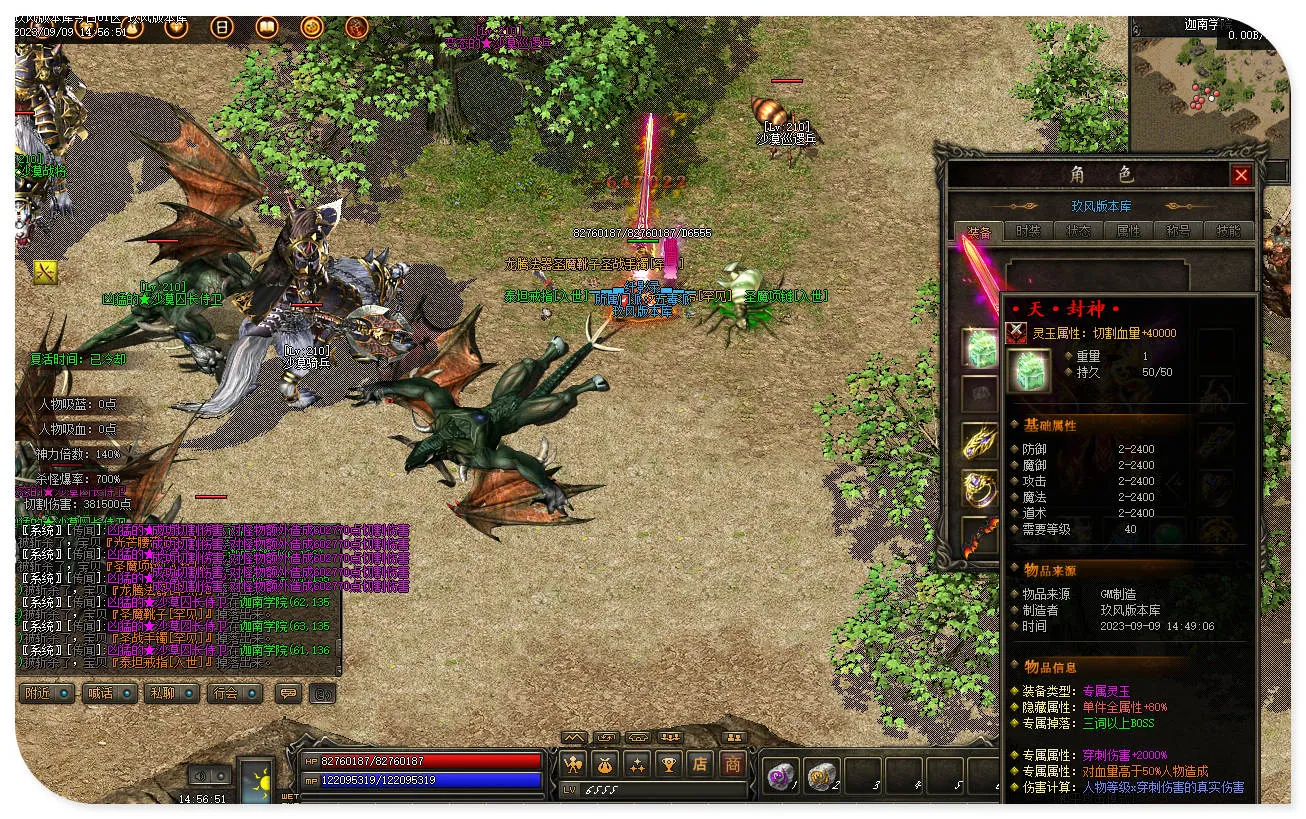Open the 店 store button

pos(700,765)
